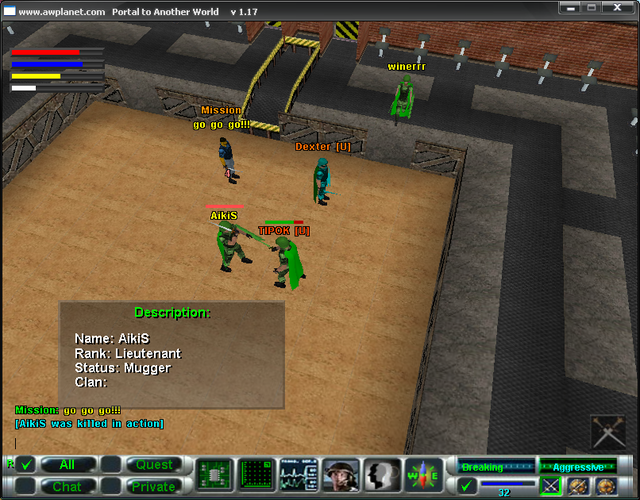Toggle the green checkmark beside the blue bar
640x500 pixels.
pyautogui.click(x=467, y=487)
